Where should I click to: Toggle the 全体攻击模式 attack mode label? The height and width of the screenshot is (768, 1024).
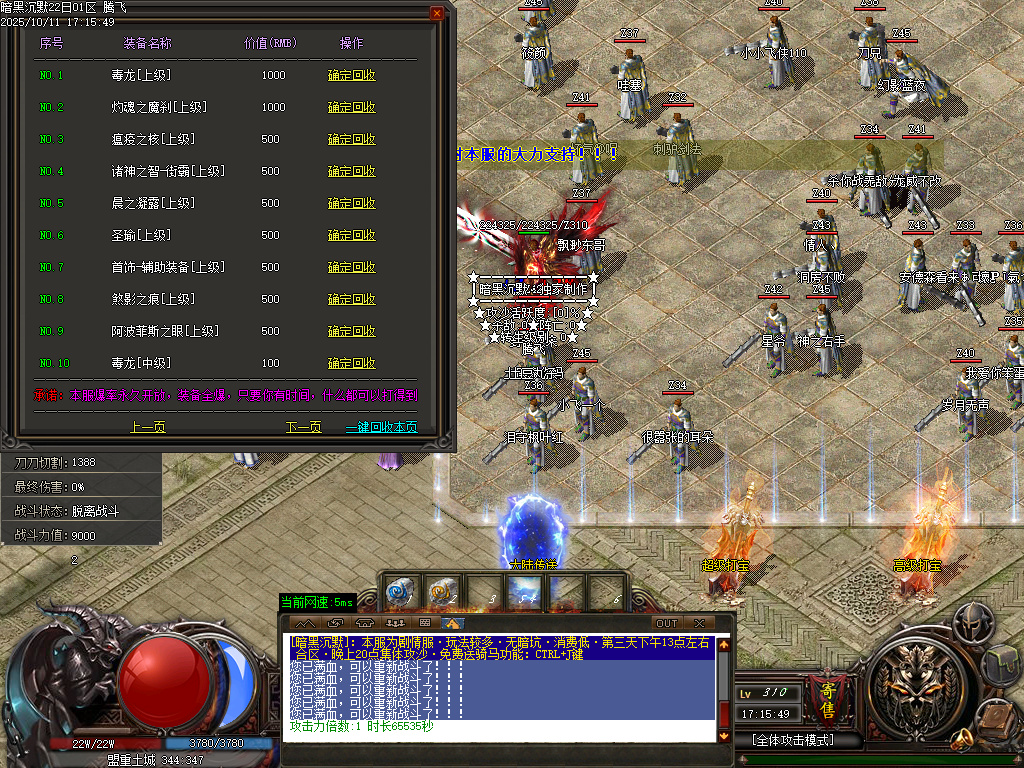point(793,740)
